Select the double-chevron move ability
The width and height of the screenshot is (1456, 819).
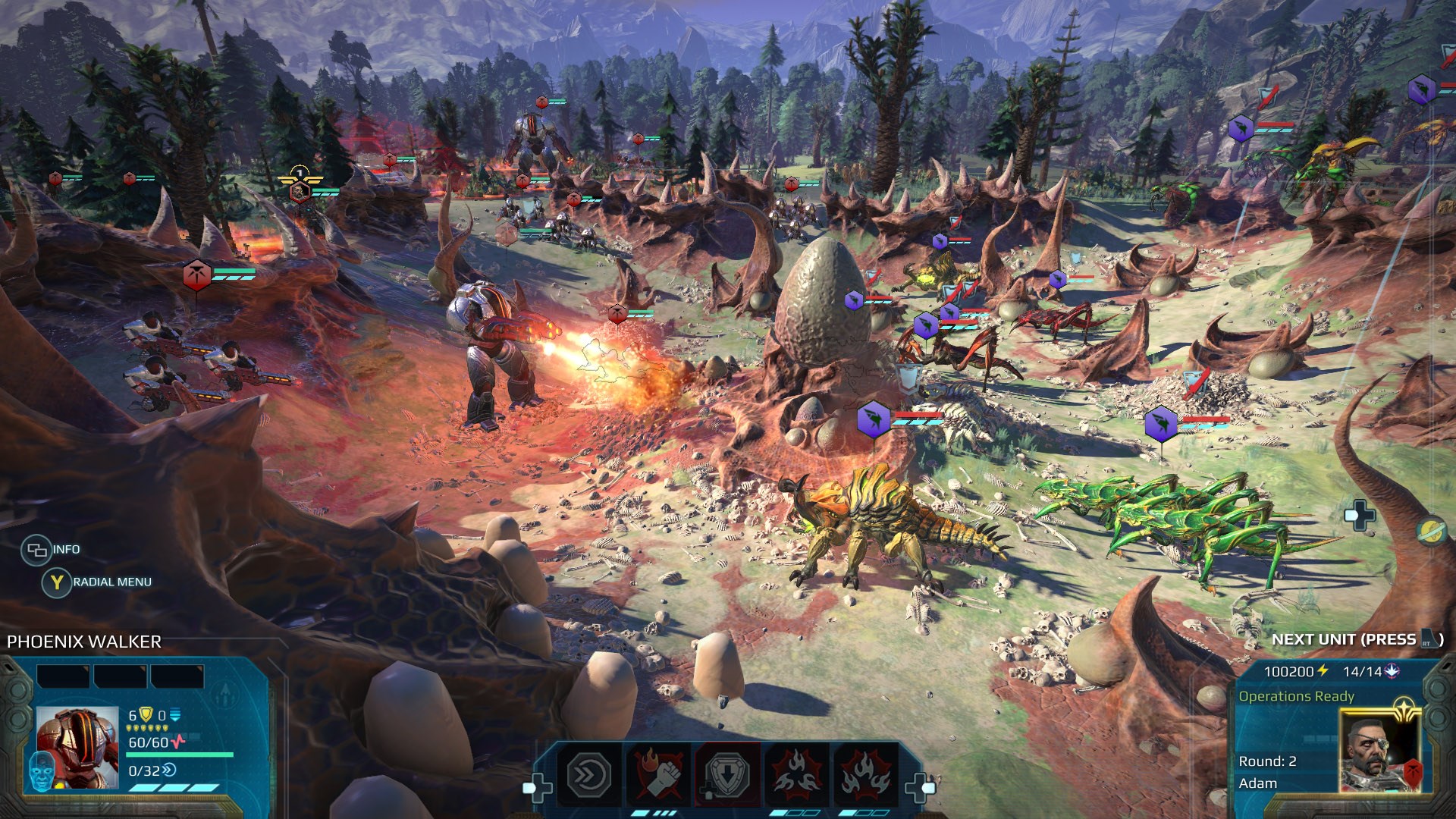pyautogui.click(x=589, y=775)
